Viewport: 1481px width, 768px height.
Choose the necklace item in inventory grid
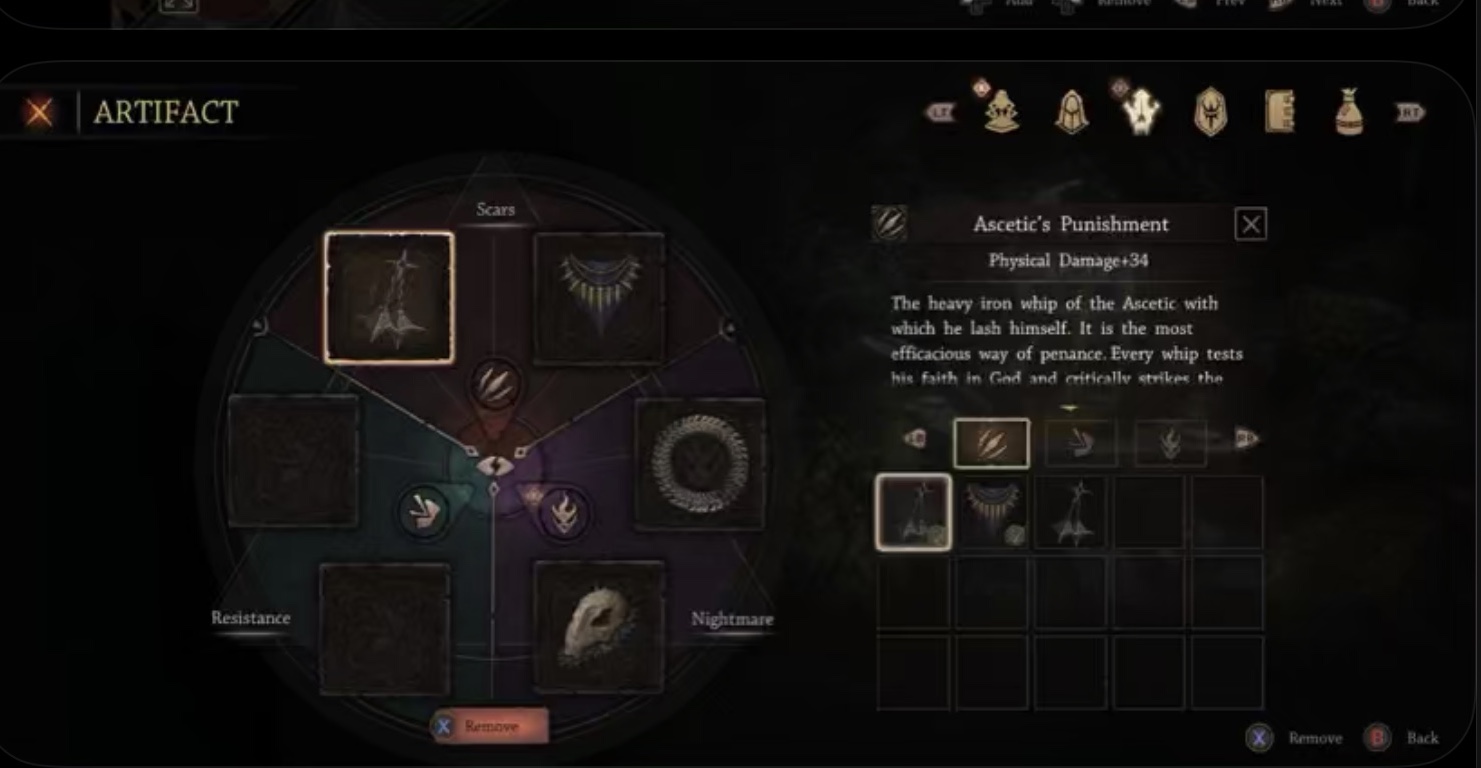(x=991, y=512)
